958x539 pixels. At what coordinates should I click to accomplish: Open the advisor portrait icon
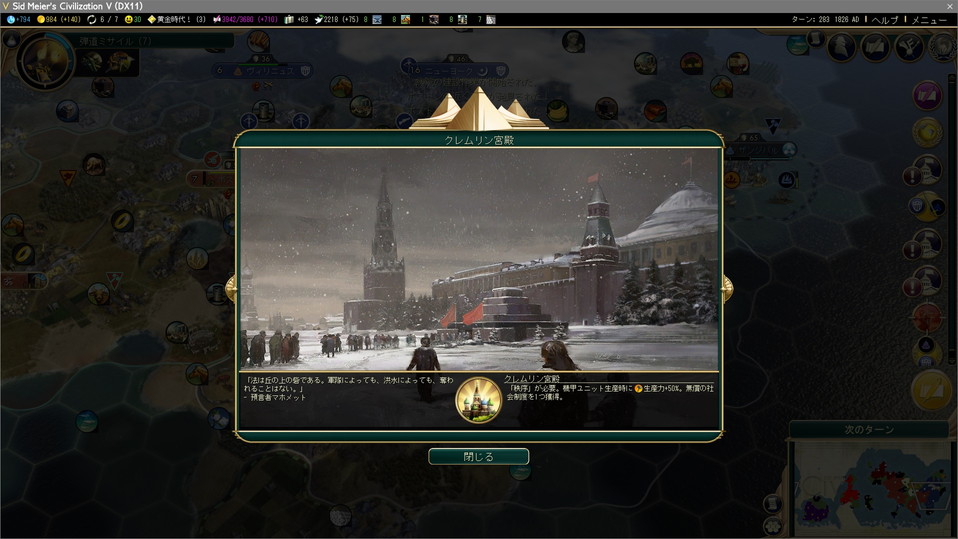[842, 46]
